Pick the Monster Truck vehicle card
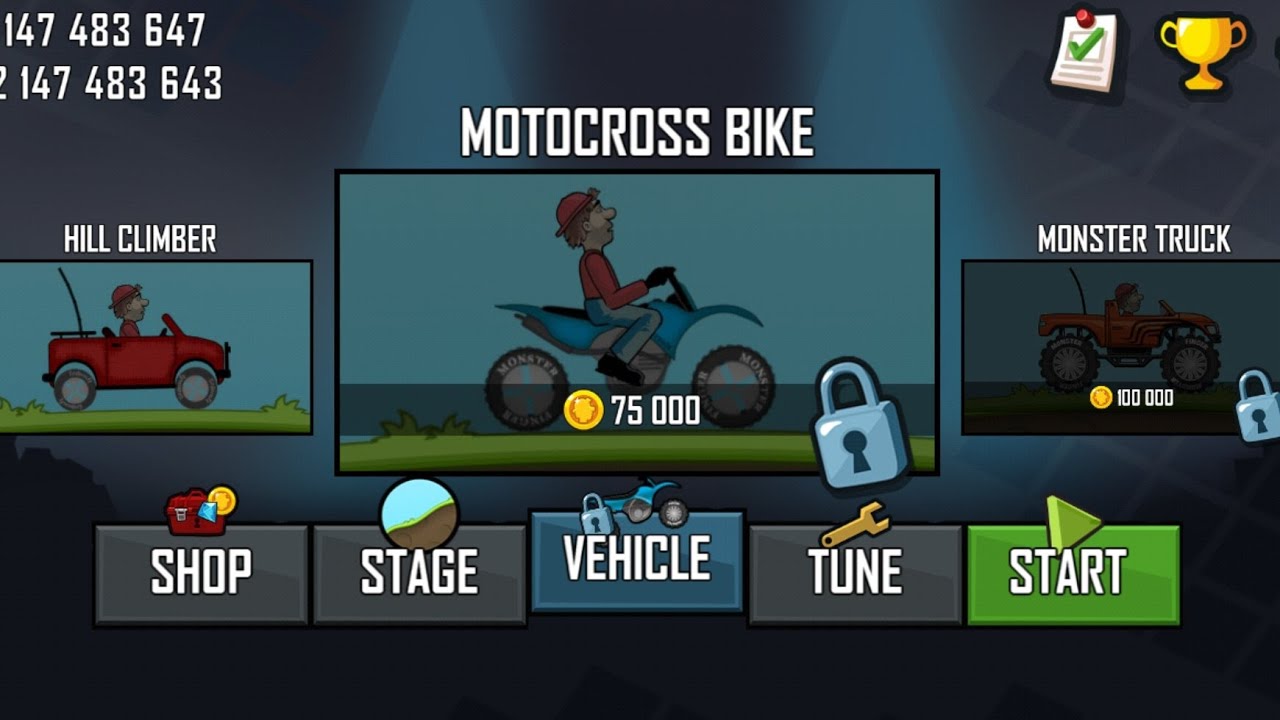The height and width of the screenshot is (720, 1280). 1120,346
